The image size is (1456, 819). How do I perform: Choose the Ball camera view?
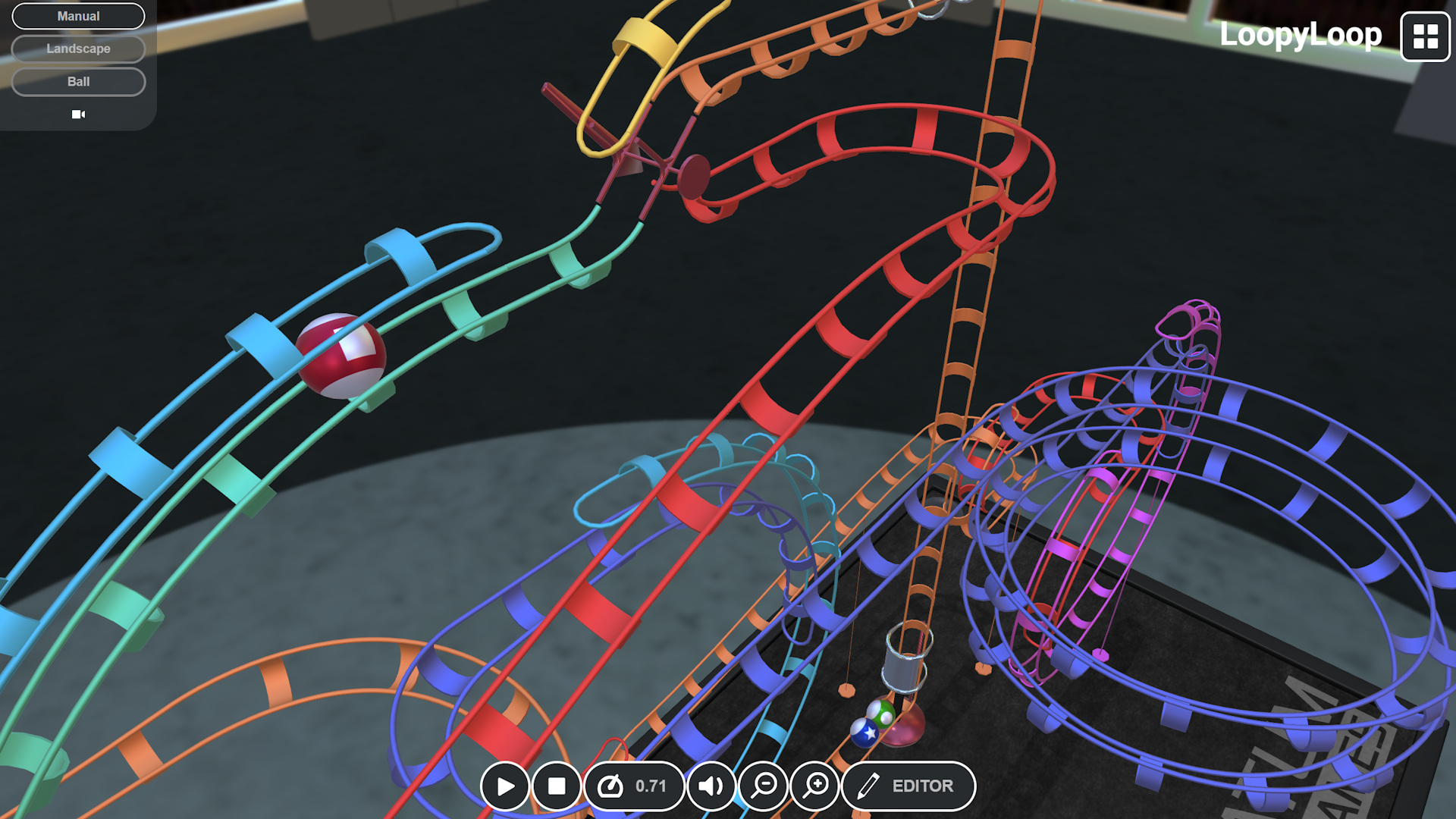[78, 81]
